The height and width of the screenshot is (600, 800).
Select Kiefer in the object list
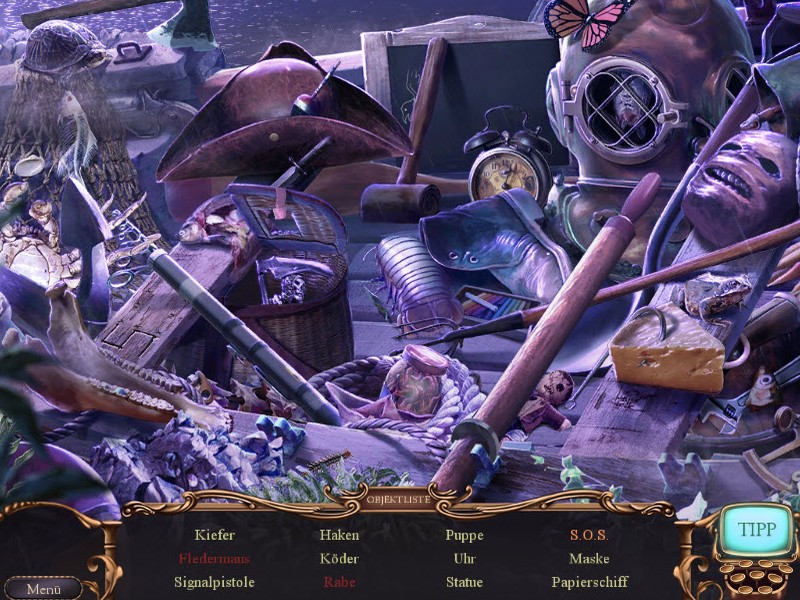[215, 535]
